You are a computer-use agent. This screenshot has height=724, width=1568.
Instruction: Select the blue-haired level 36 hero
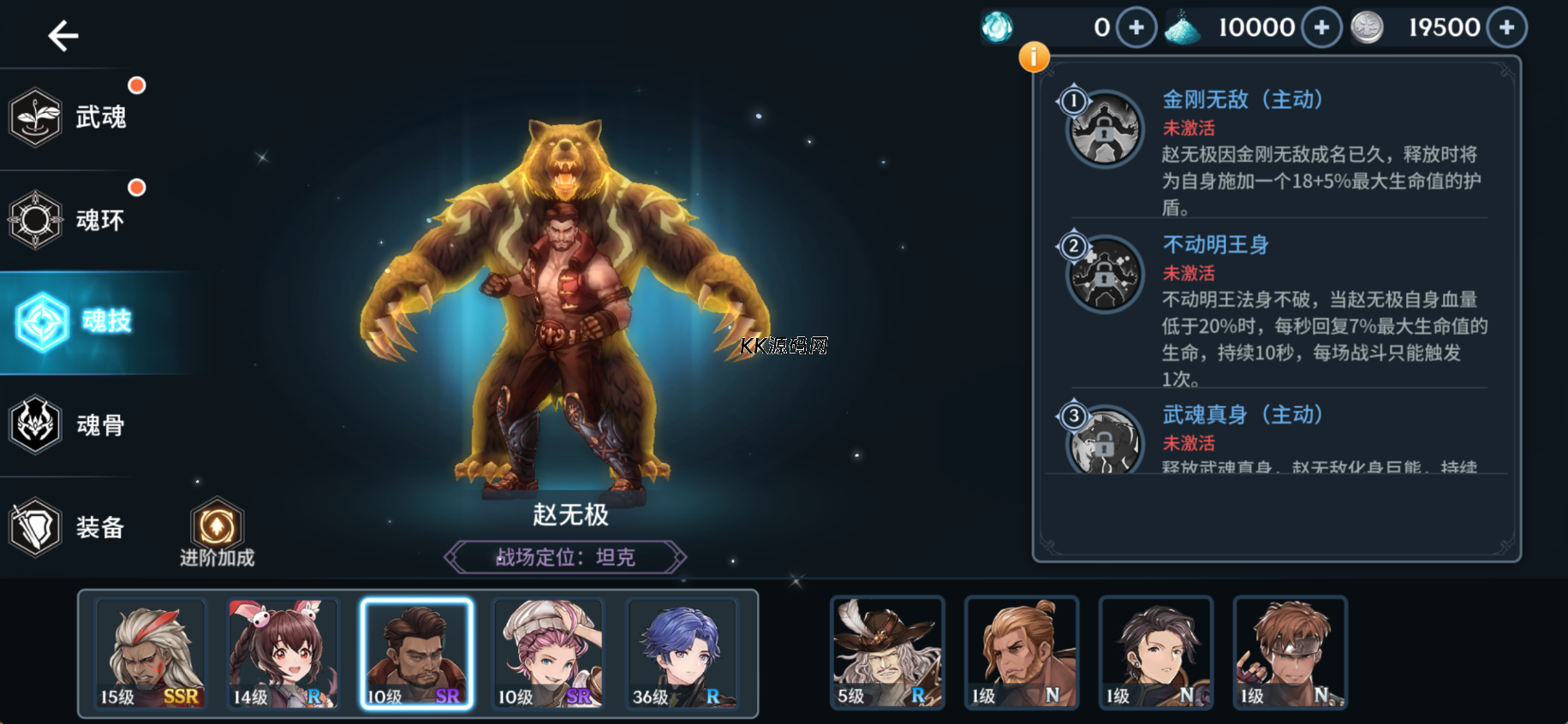point(682,654)
